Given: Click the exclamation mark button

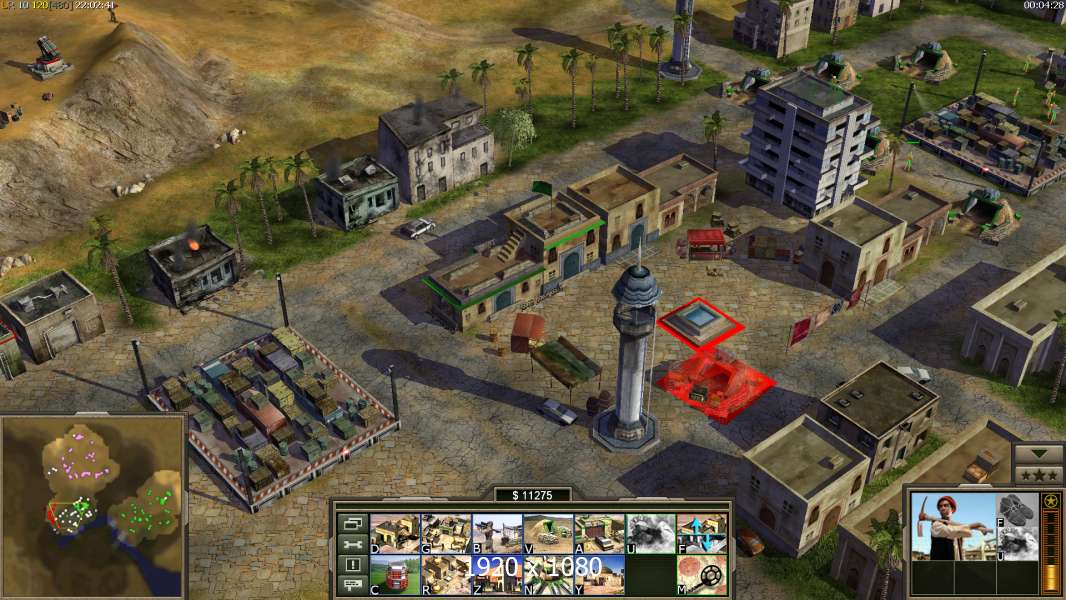Looking at the screenshot, I should (352, 565).
